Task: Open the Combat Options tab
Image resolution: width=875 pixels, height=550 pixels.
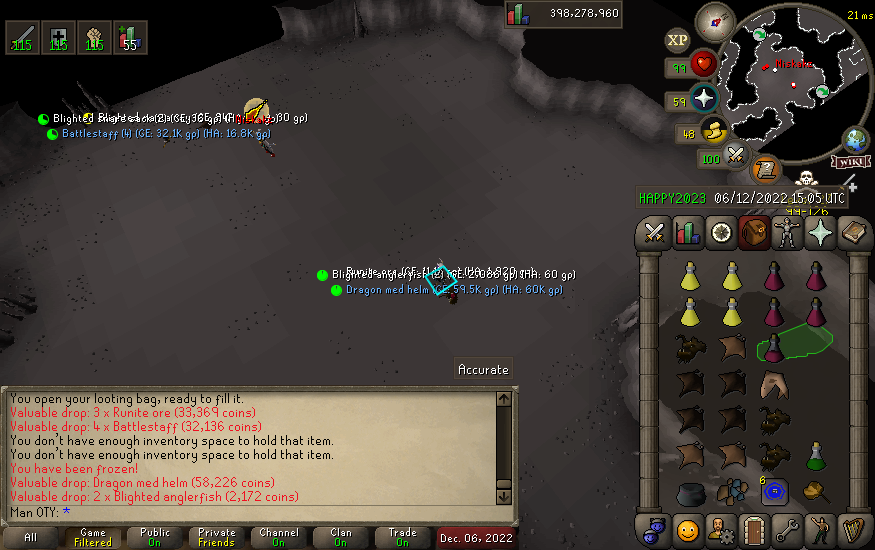Action: click(655, 234)
